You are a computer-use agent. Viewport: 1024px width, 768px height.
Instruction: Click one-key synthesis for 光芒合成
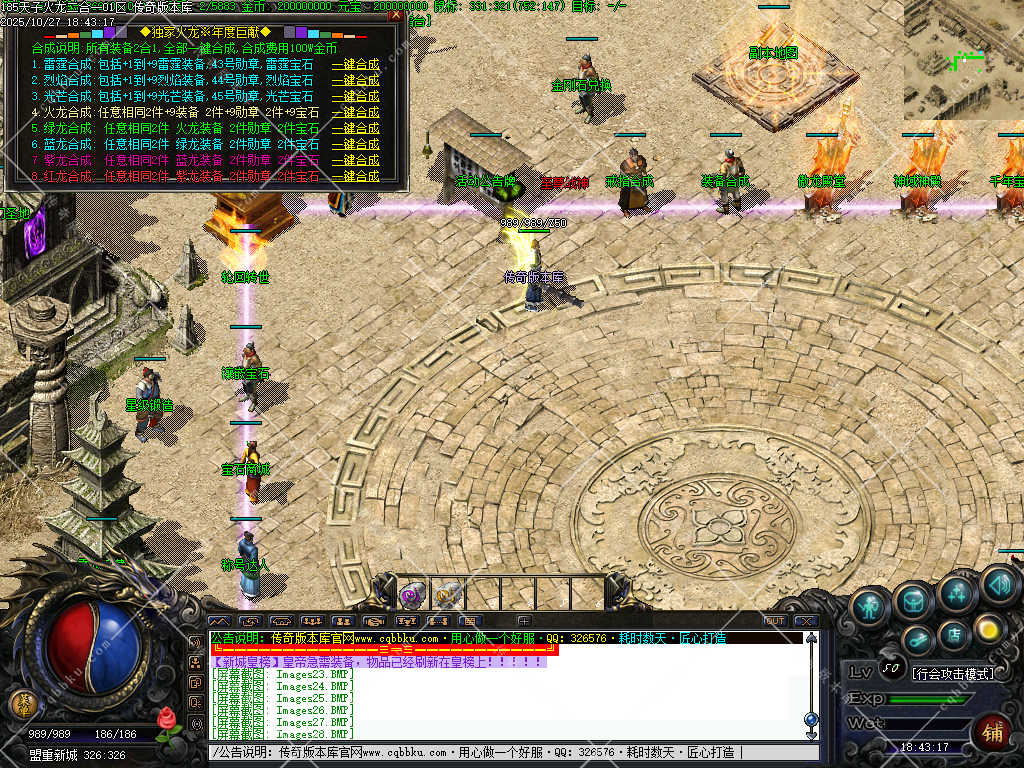tap(356, 96)
